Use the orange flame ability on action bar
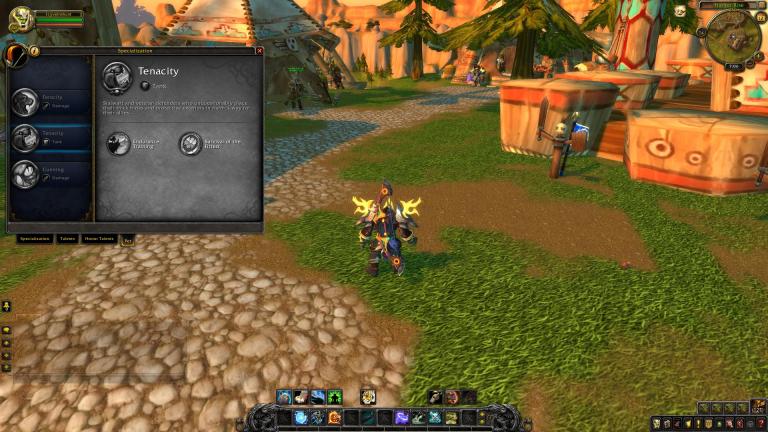 [x=334, y=417]
